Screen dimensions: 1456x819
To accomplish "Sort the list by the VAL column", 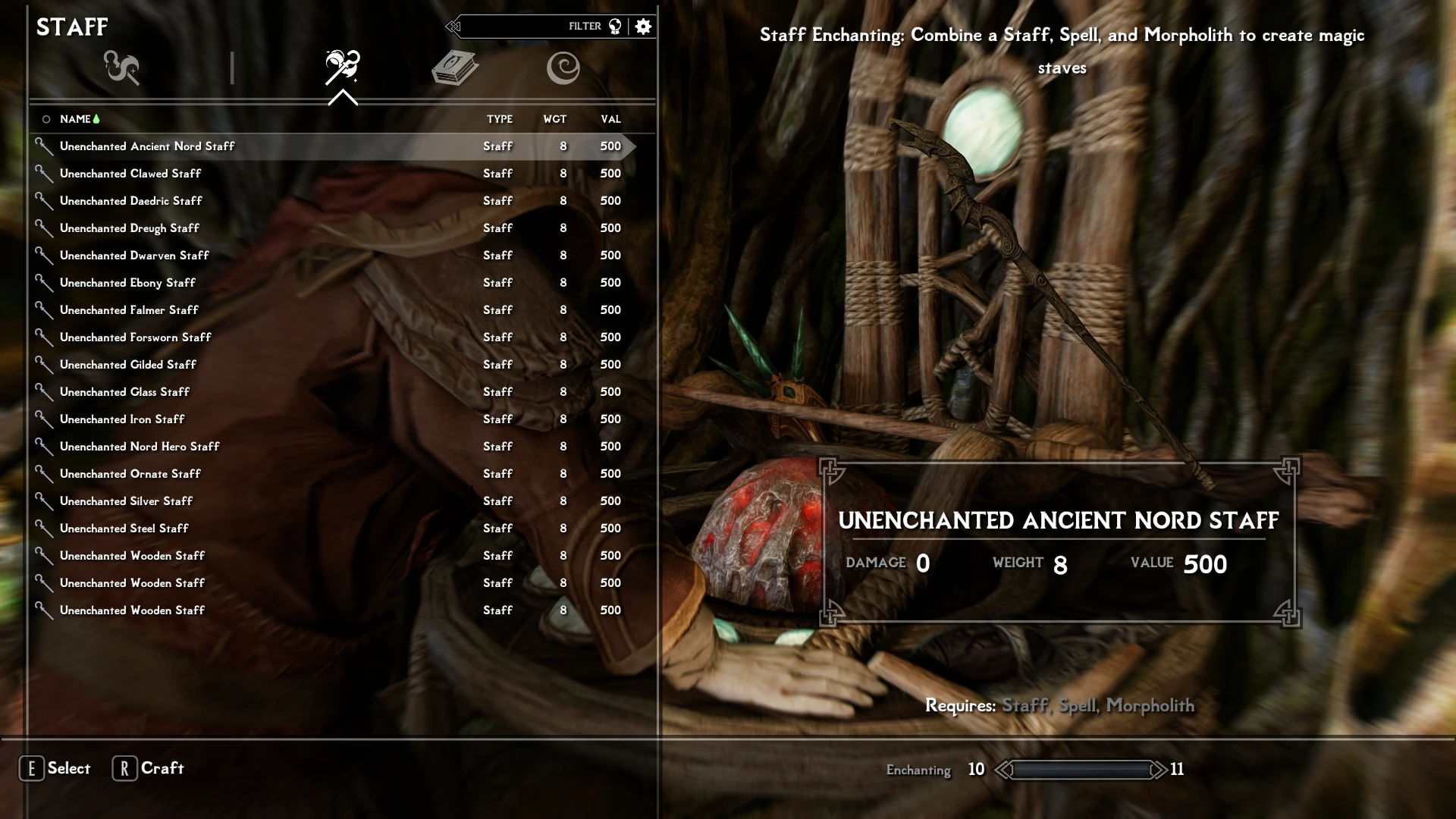I will click(610, 119).
